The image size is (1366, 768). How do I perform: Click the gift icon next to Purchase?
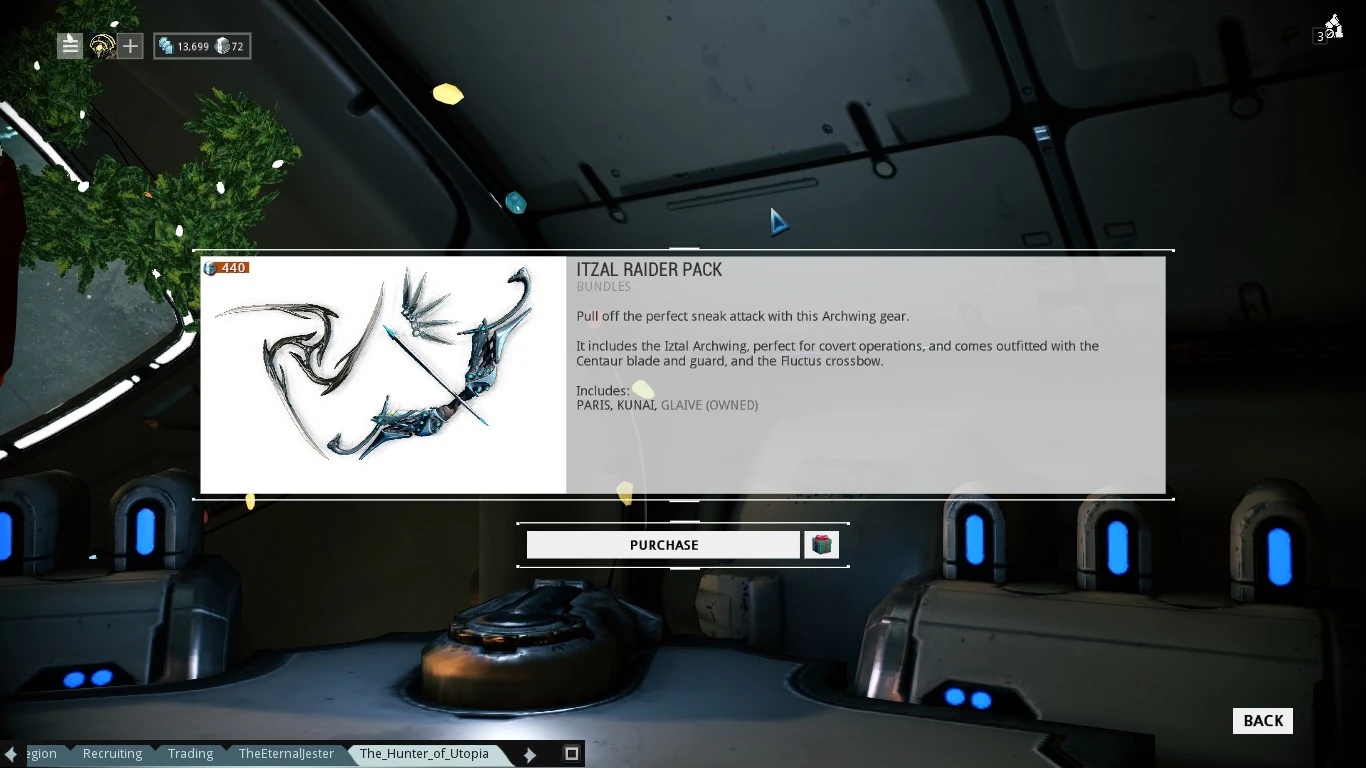[821, 544]
